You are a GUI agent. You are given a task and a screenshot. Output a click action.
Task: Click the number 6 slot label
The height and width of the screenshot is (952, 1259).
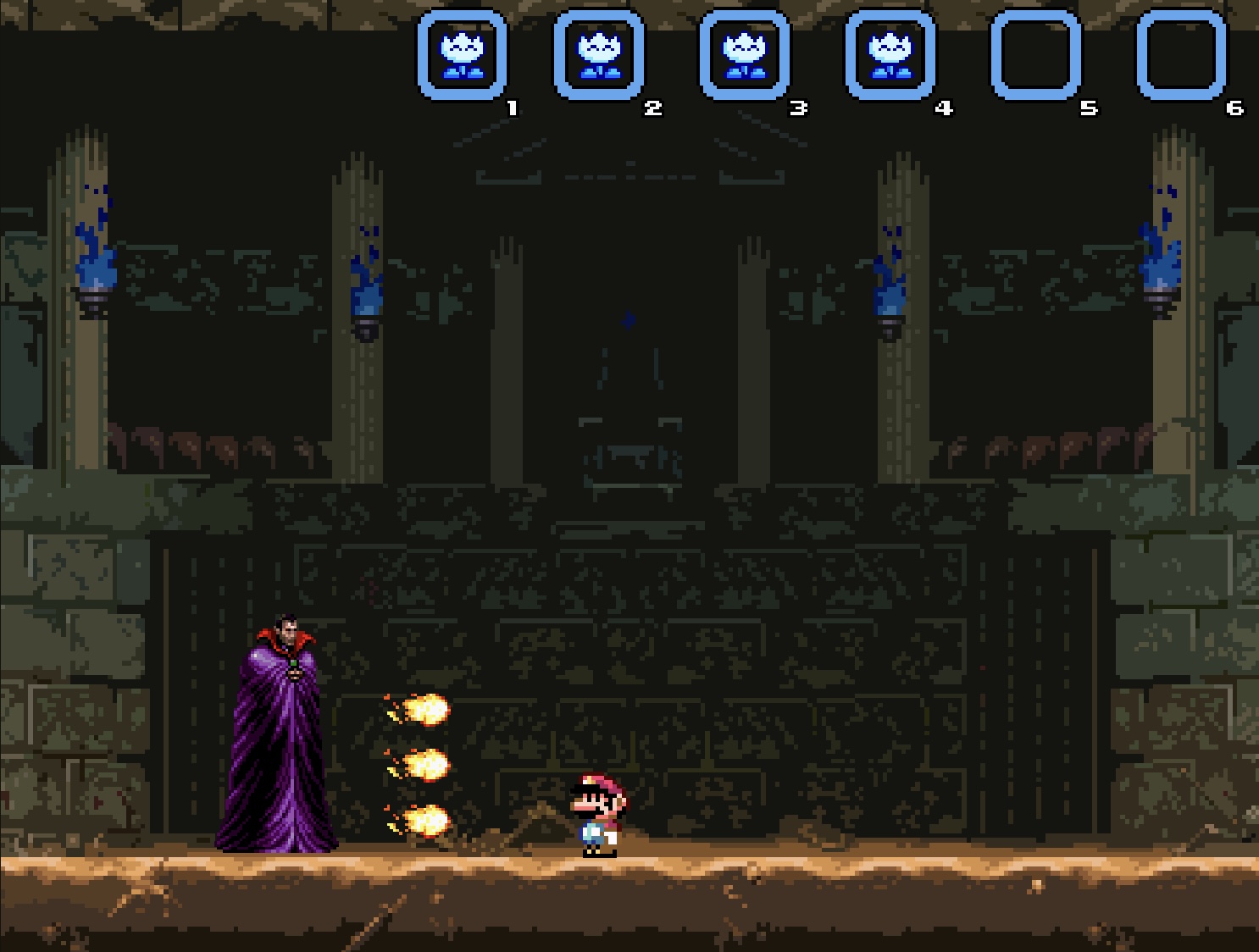click(x=1234, y=107)
